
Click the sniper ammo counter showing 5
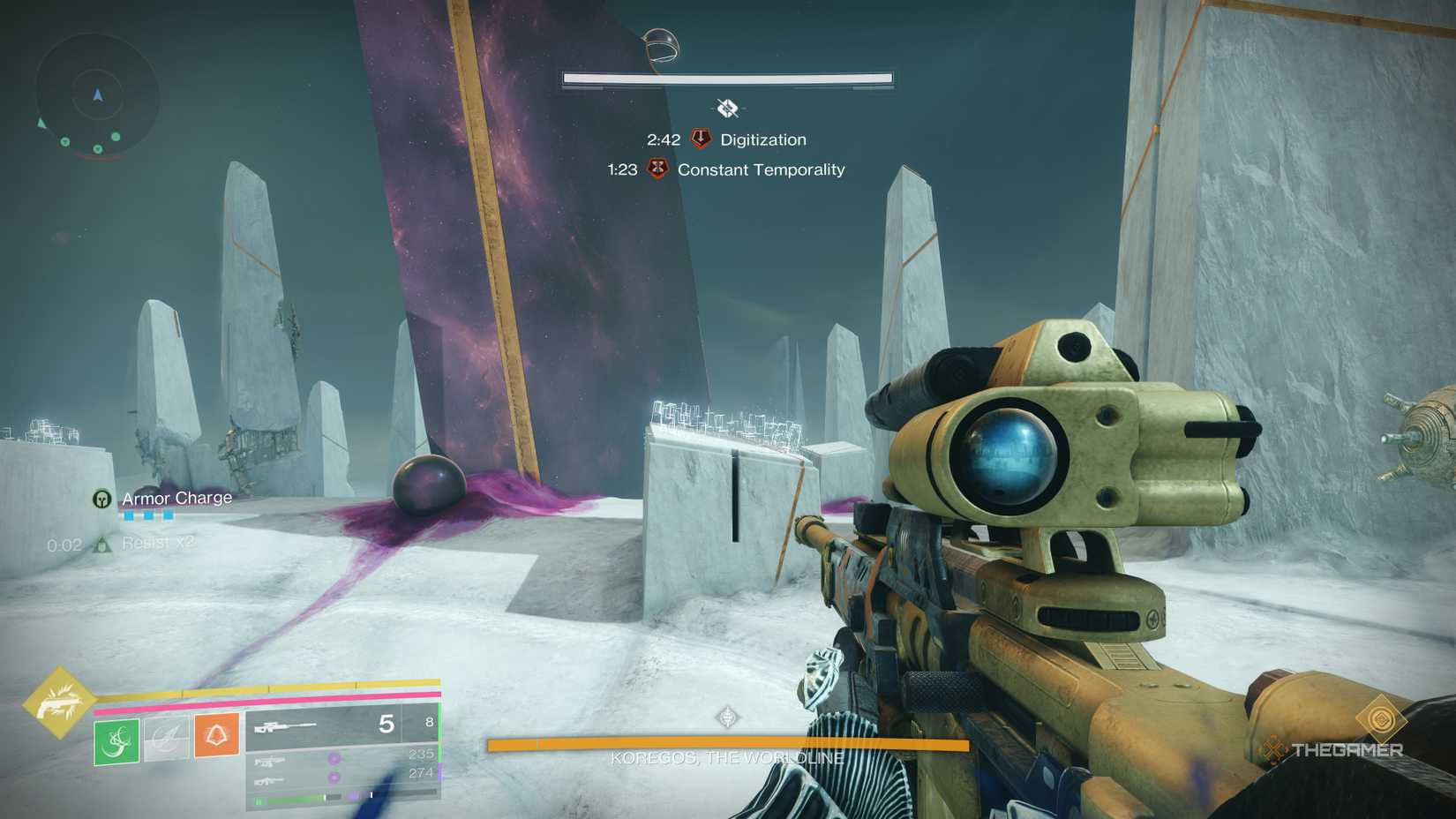pos(387,724)
